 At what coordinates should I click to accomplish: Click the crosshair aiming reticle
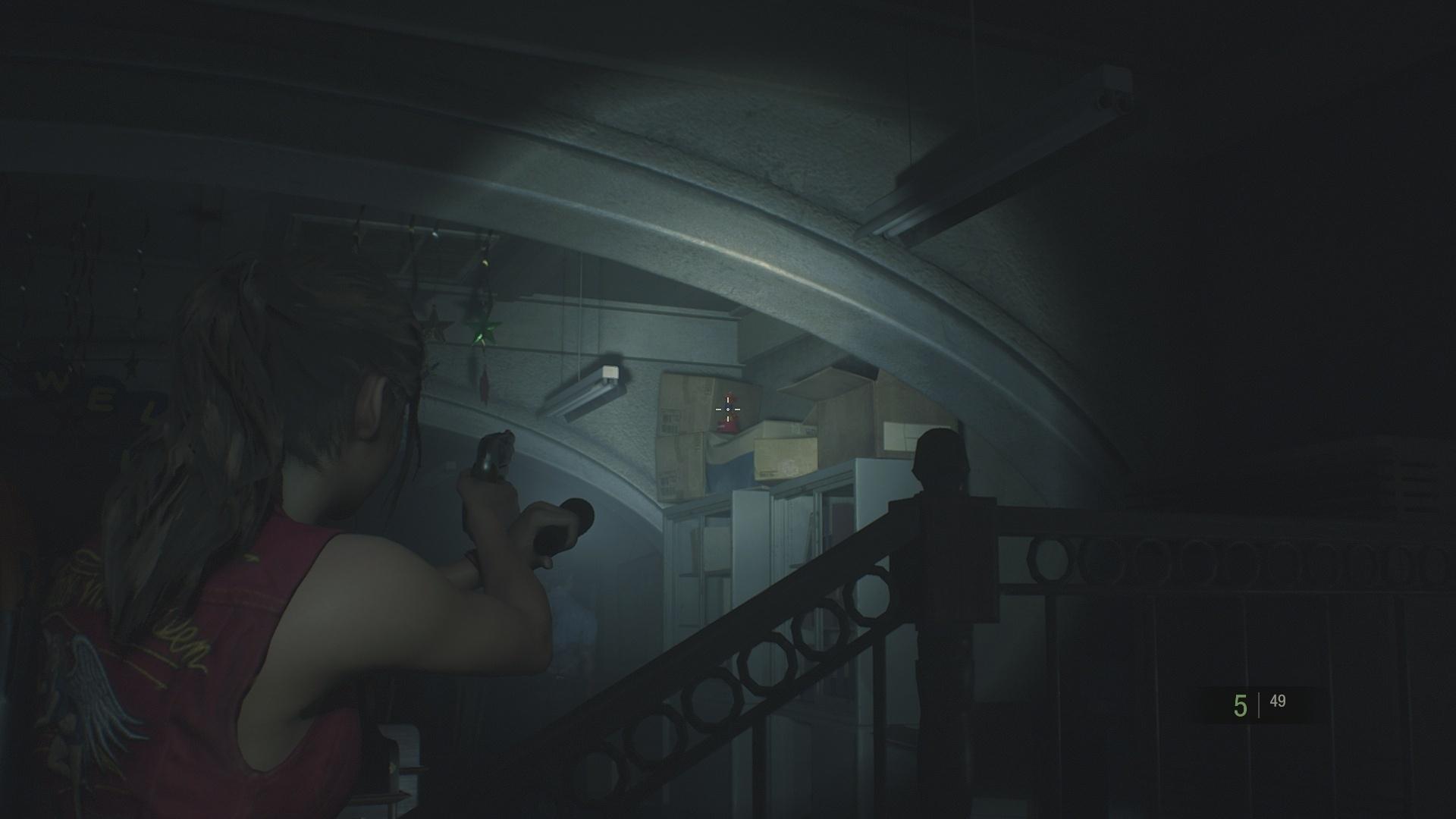tap(727, 409)
